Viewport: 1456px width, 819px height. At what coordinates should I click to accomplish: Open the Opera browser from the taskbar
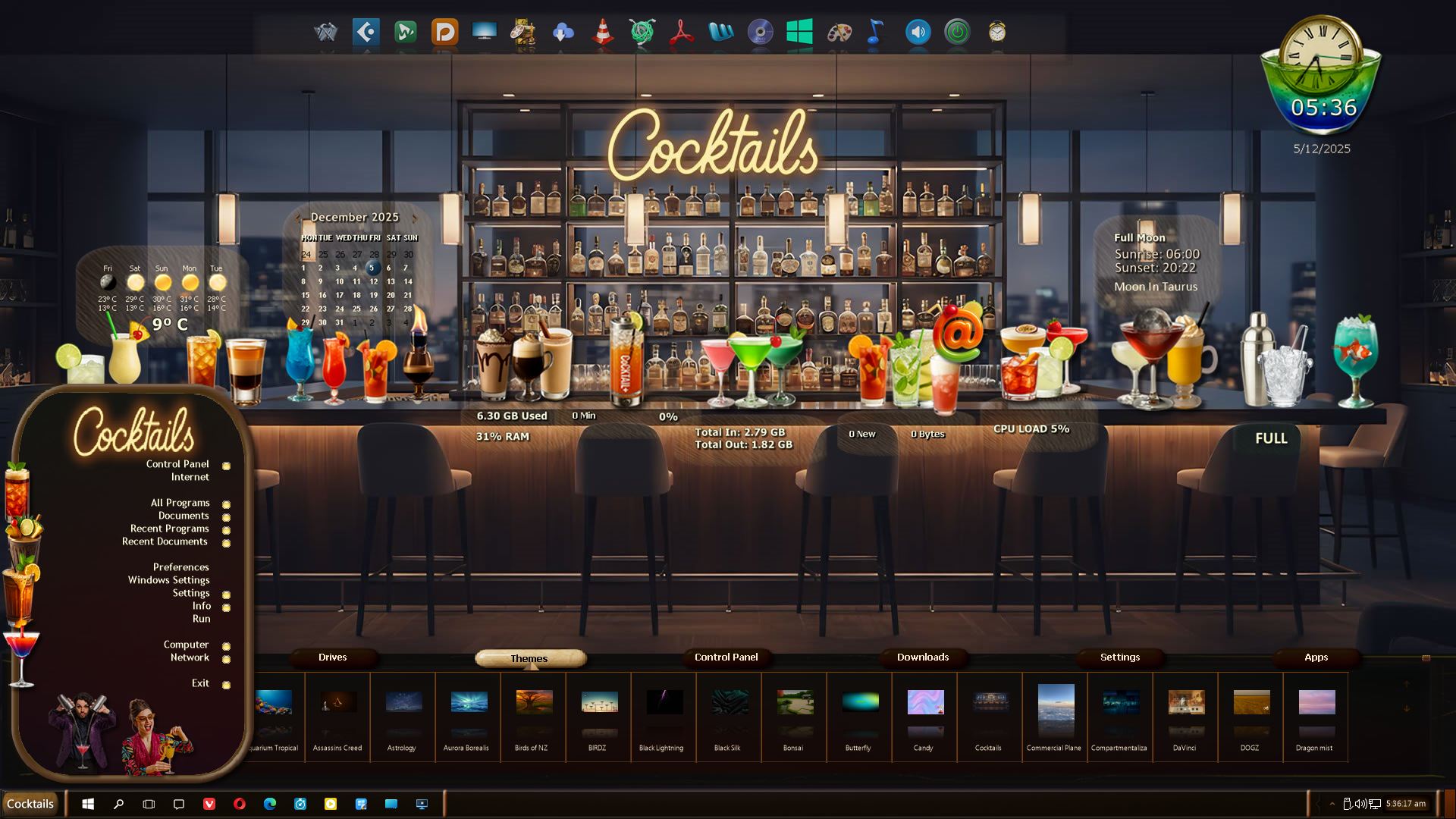click(x=240, y=804)
